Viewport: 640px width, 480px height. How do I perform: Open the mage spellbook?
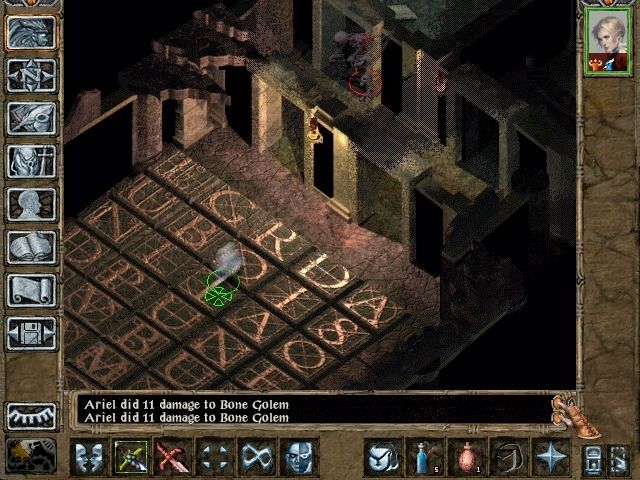pyautogui.click(x=31, y=247)
